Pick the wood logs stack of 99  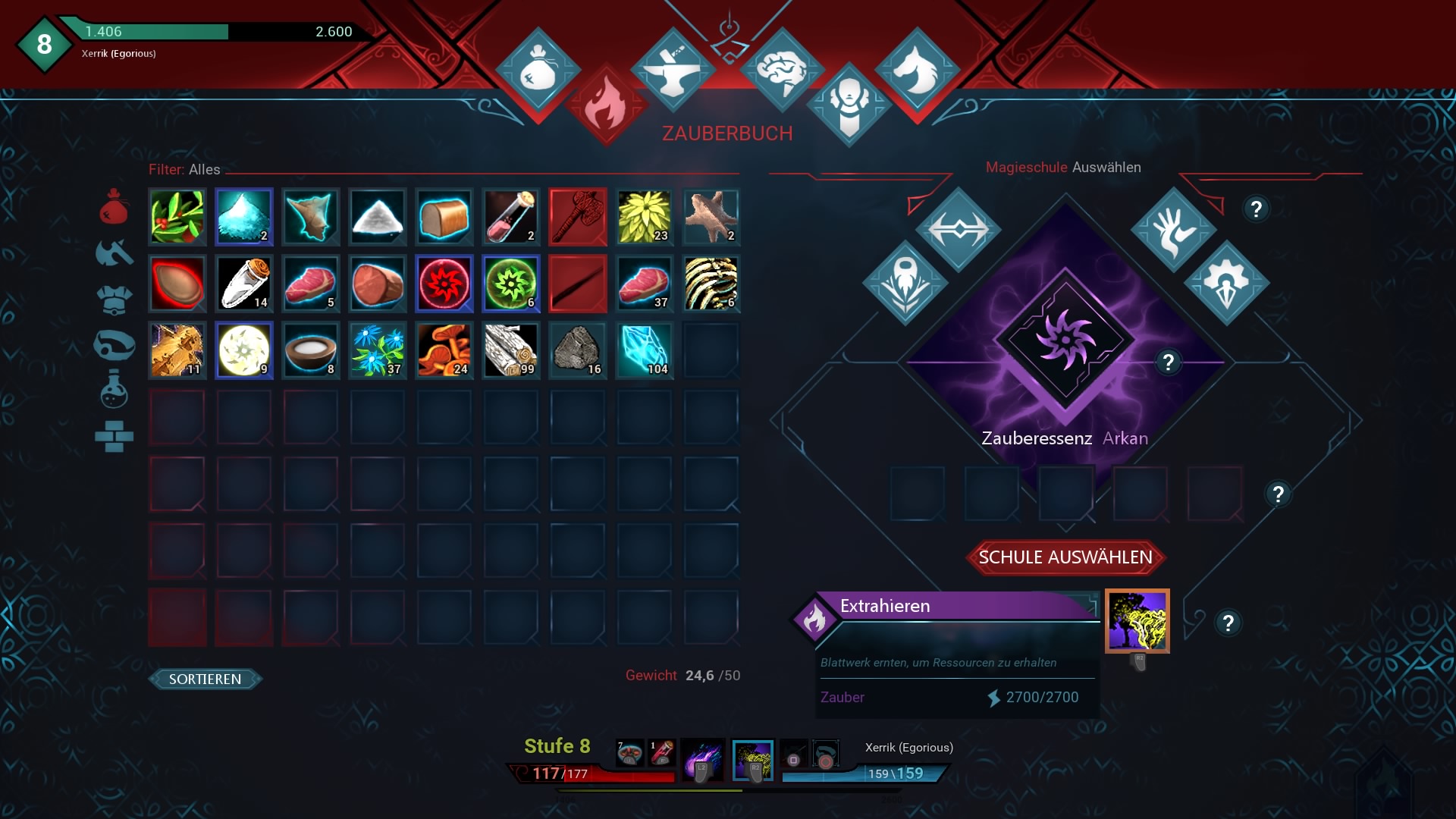(x=511, y=350)
